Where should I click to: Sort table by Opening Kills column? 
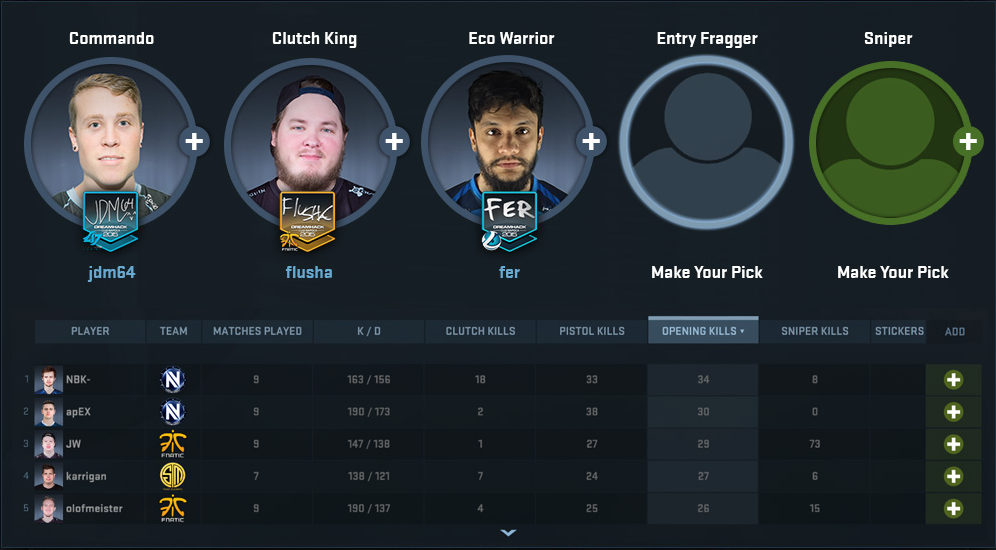(x=703, y=331)
